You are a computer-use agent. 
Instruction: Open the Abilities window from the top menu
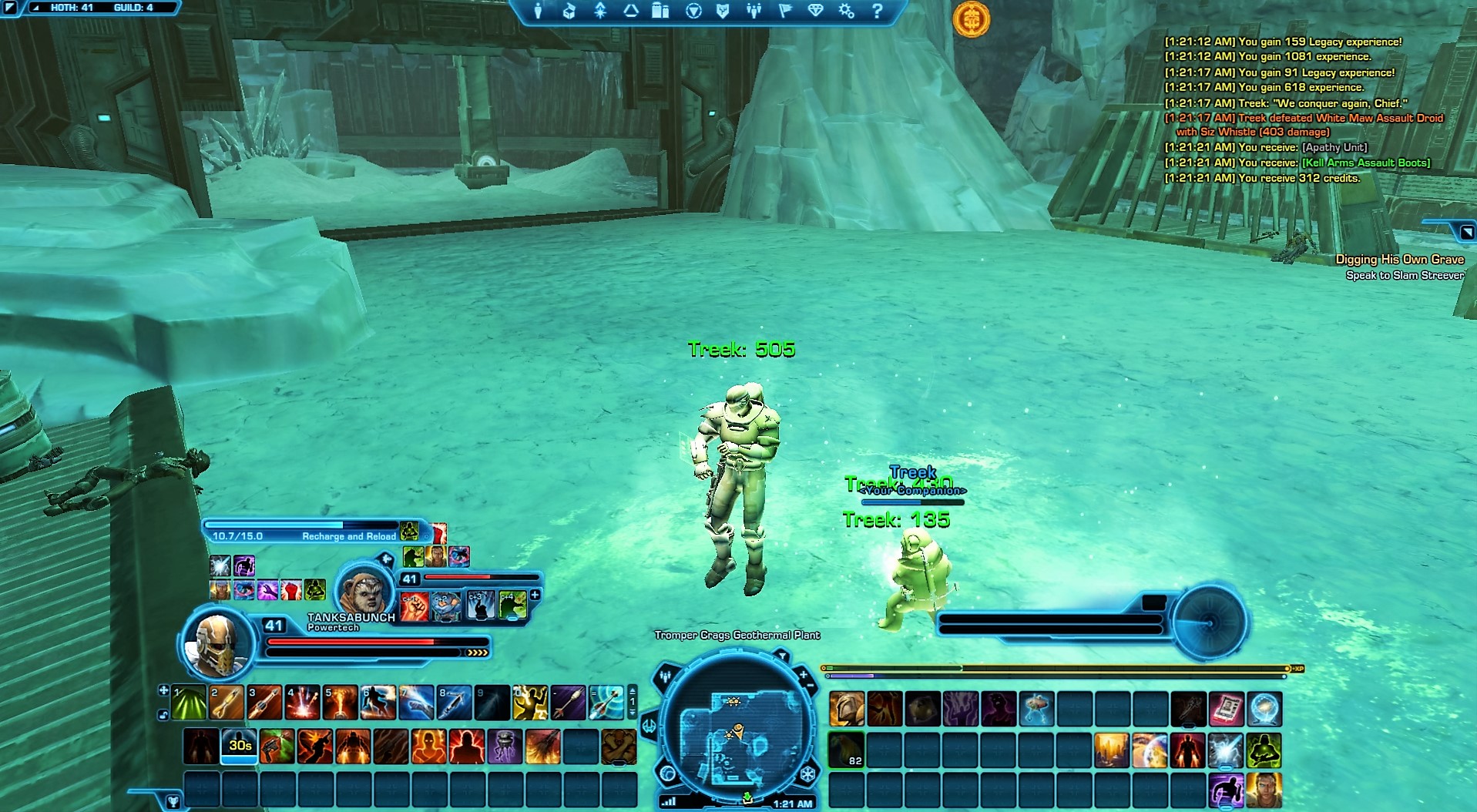click(x=600, y=12)
